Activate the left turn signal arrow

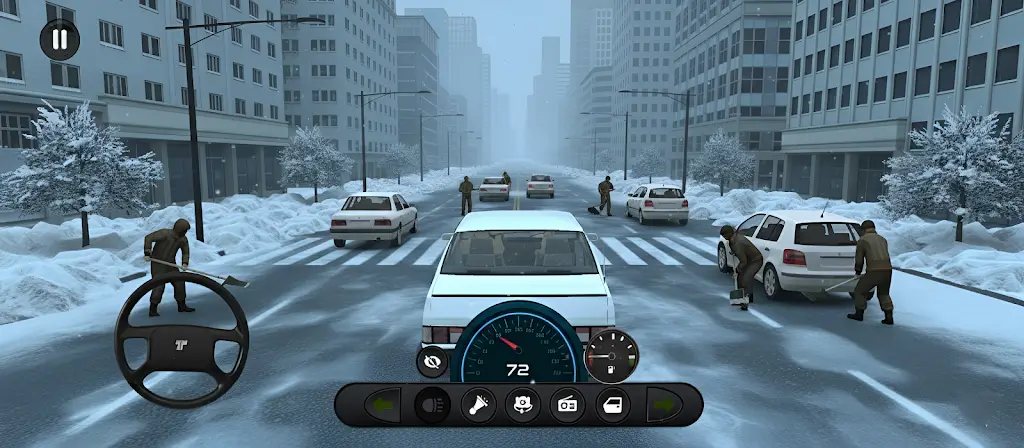coord(381,405)
